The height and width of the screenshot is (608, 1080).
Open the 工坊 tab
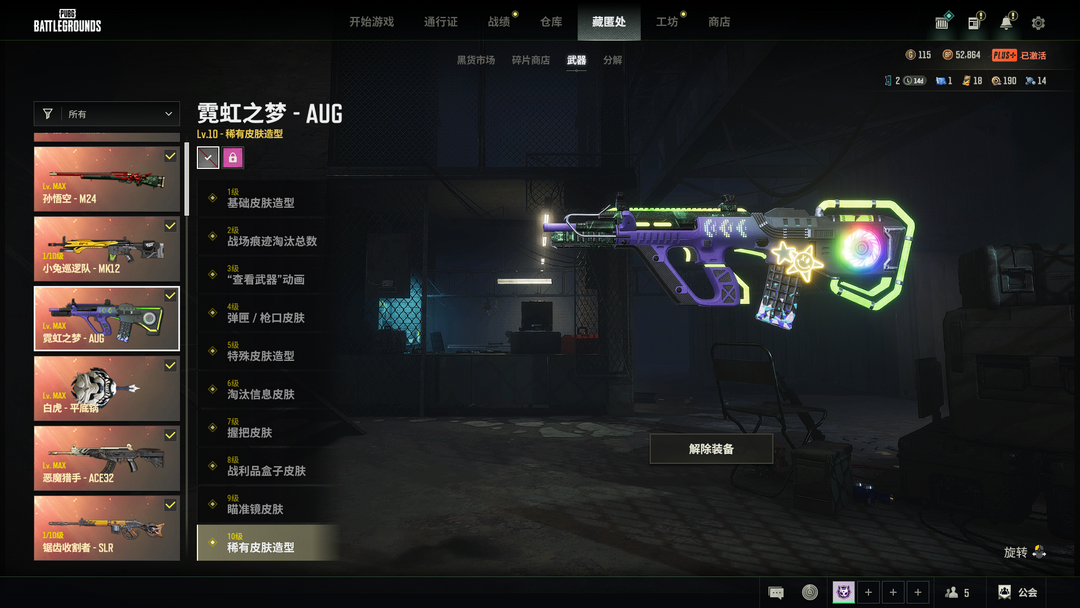667,22
